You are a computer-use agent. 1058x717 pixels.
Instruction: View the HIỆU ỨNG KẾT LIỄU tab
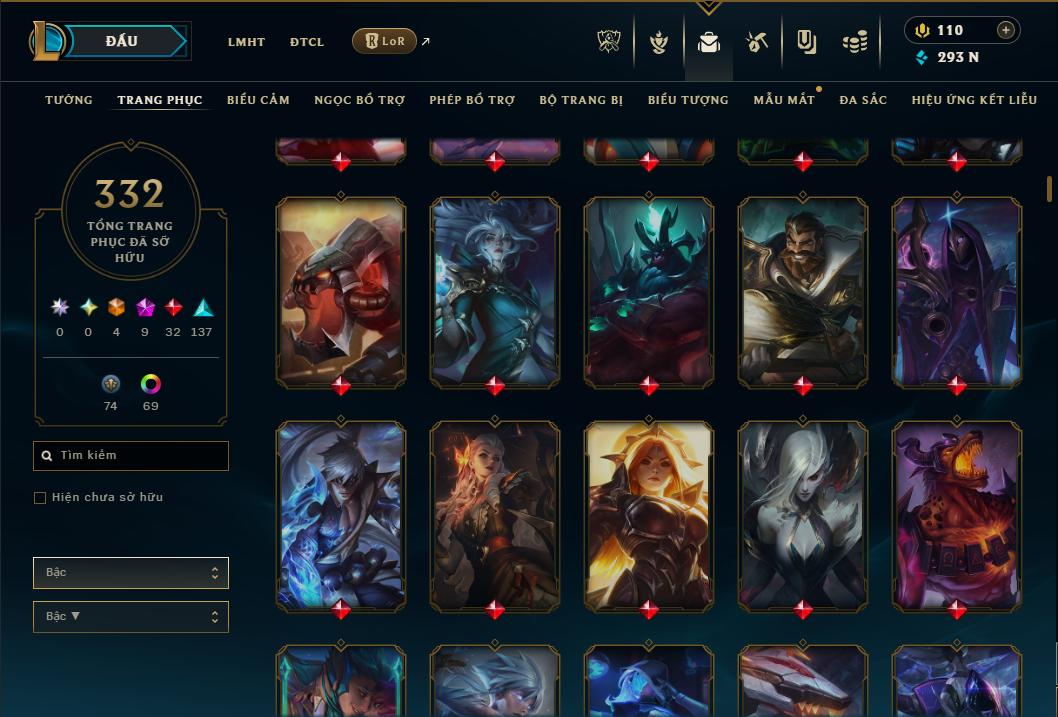click(974, 100)
